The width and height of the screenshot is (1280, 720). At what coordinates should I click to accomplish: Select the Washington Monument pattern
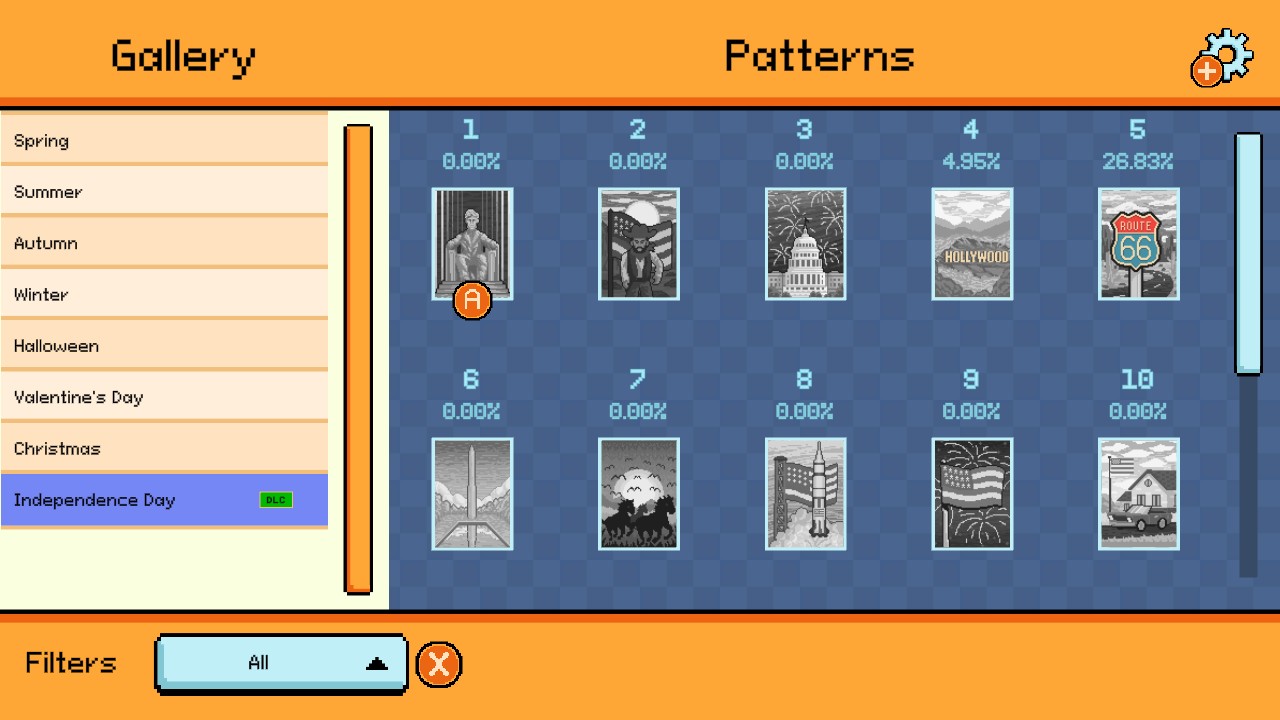click(x=472, y=493)
